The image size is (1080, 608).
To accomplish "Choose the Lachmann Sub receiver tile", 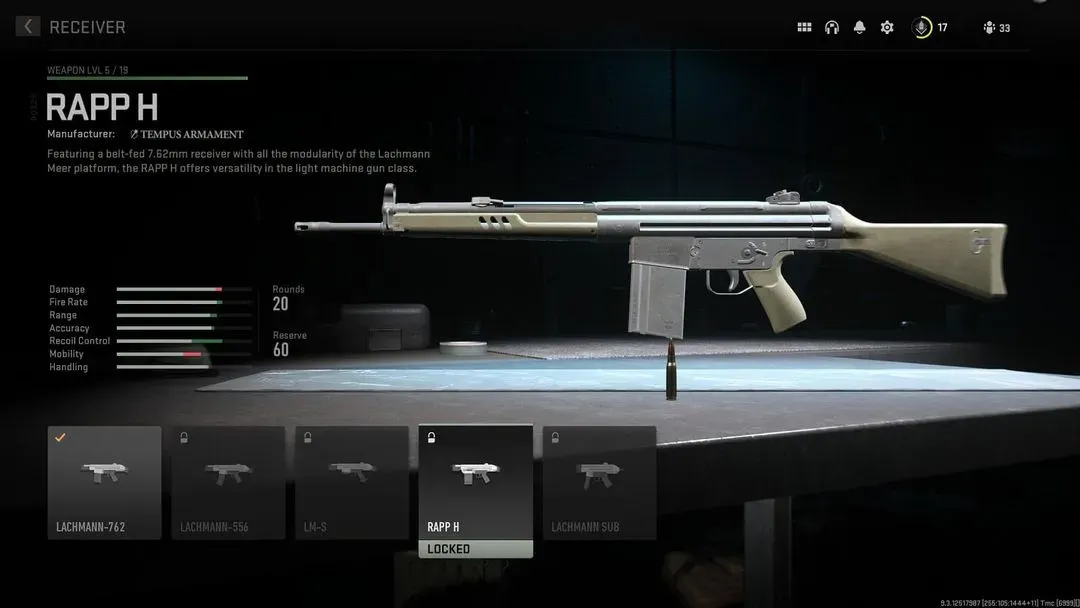I will [x=599, y=483].
